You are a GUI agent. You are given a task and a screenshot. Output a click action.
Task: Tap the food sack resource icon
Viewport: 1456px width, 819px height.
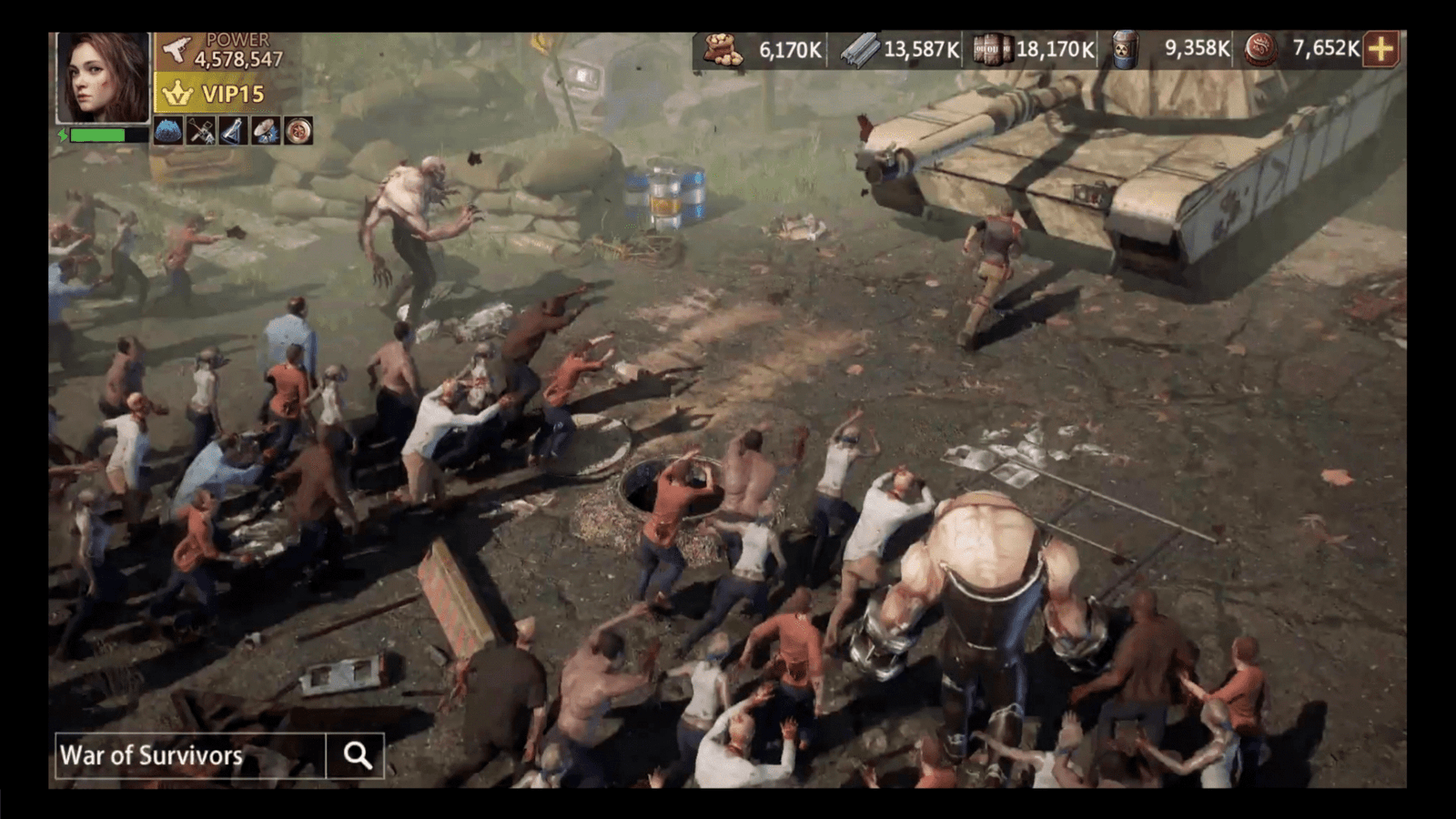723,49
